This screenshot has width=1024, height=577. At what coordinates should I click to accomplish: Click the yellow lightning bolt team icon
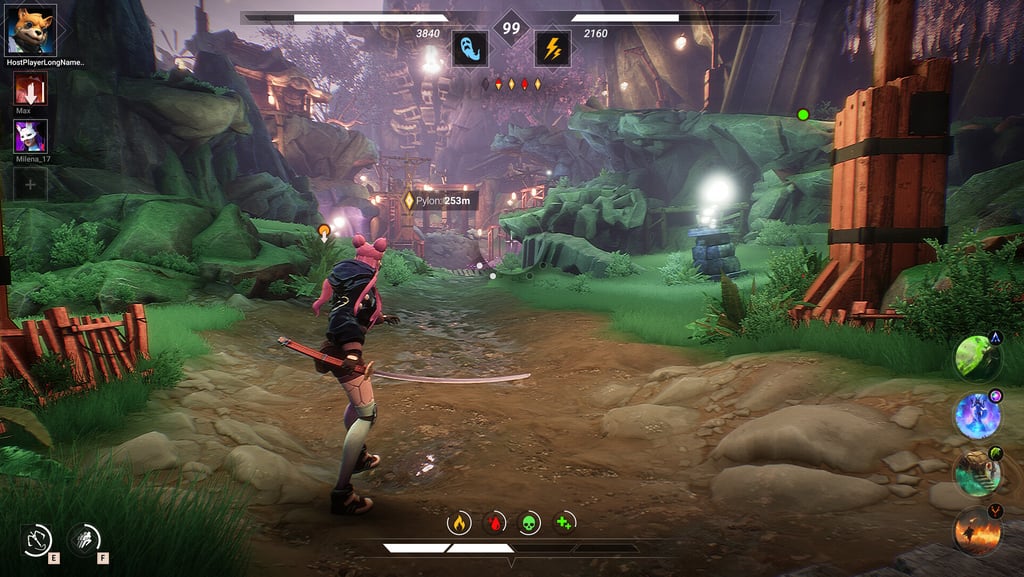pyautogui.click(x=552, y=48)
